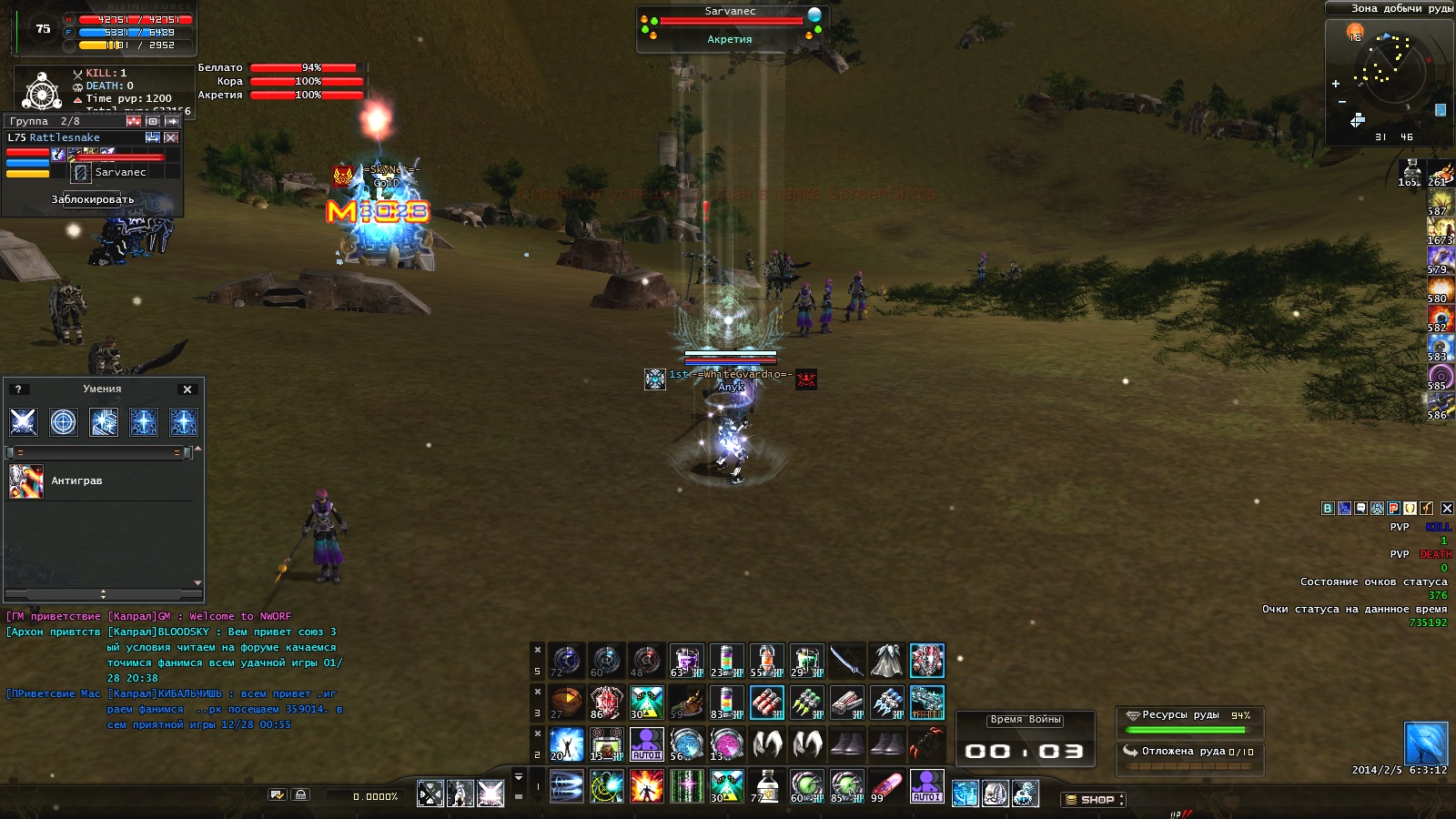
Task: Select the blue sword hotbar slot
Action: [846, 661]
